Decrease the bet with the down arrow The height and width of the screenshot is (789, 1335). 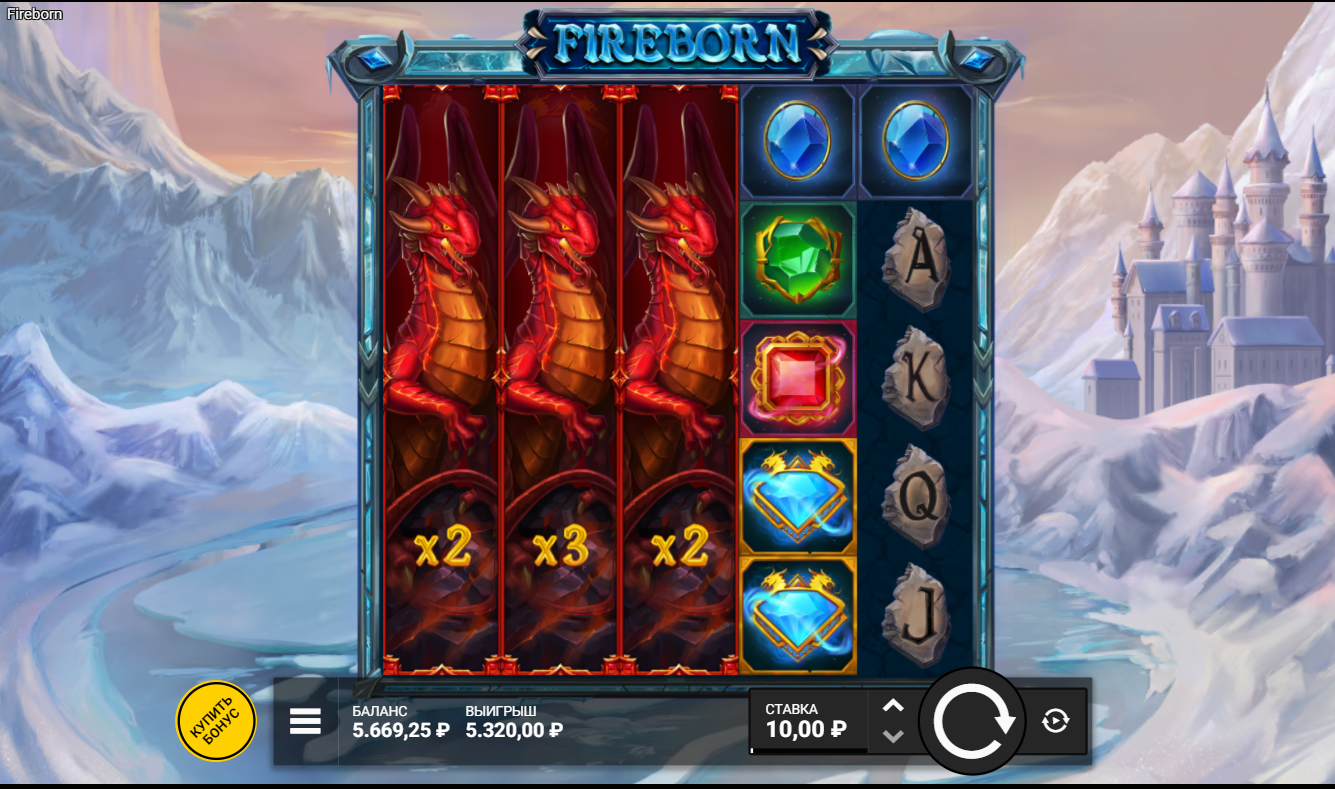(893, 736)
